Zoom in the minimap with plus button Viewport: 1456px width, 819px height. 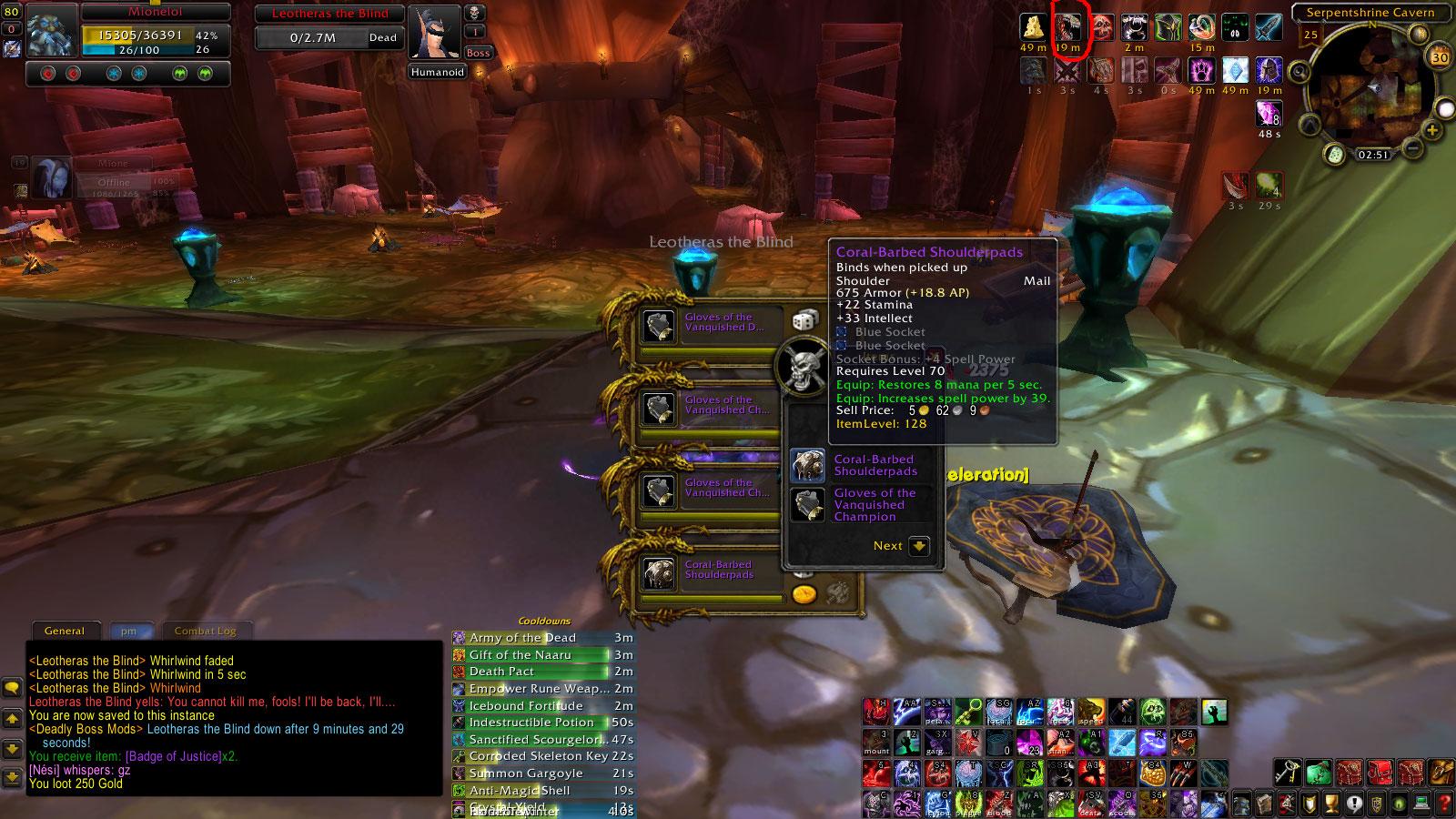click(x=1432, y=131)
